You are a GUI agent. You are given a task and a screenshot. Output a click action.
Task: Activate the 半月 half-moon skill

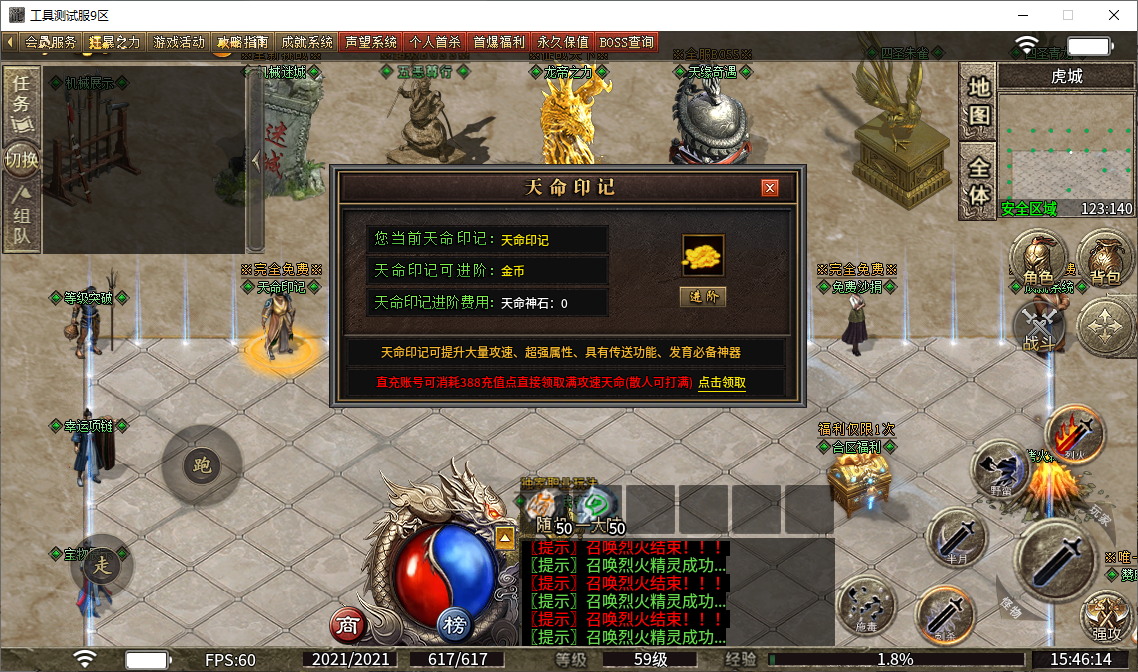point(957,538)
